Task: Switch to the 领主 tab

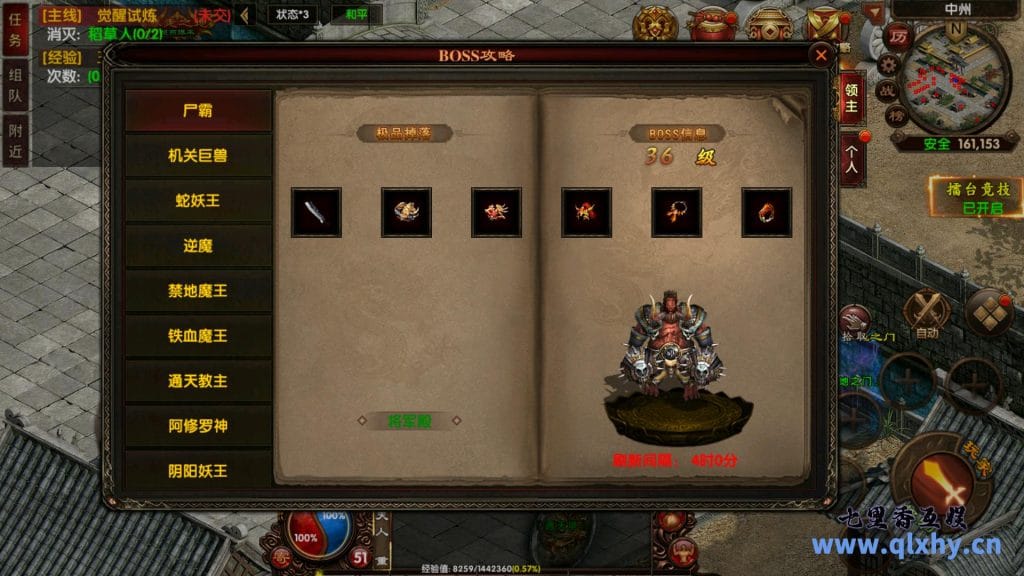Action: 851,97
